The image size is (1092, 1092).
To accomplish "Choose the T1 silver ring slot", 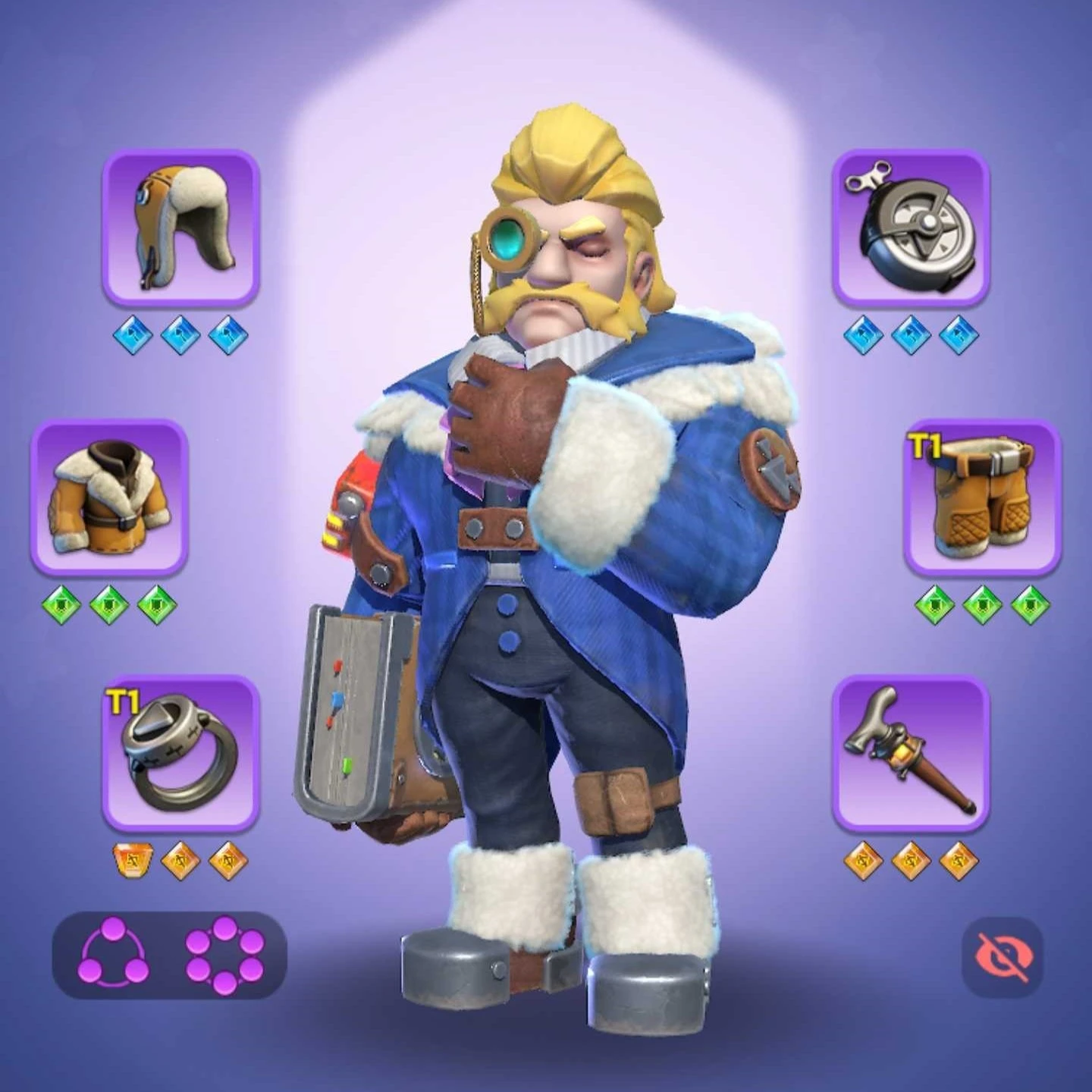I will (180, 753).
